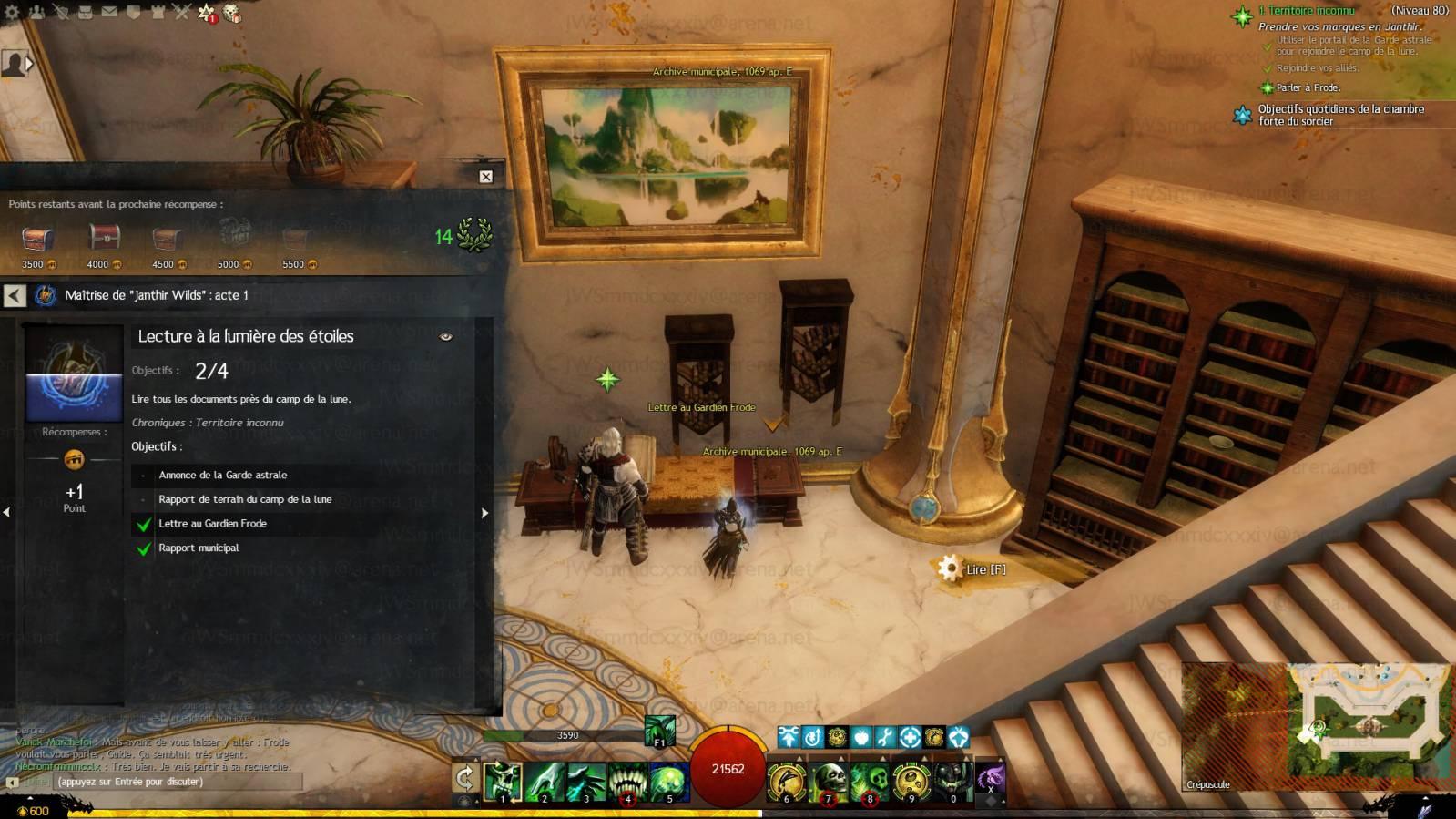Use the F1 shroud profession skill

659,730
